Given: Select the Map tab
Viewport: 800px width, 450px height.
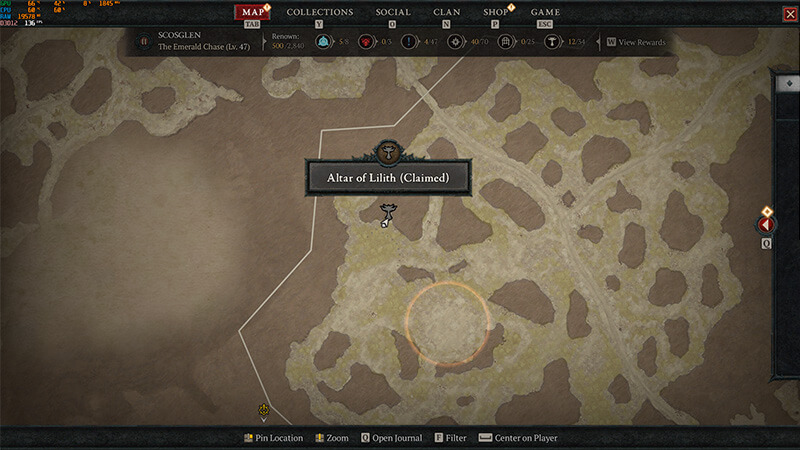Looking at the screenshot, I should pyautogui.click(x=256, y=12).
